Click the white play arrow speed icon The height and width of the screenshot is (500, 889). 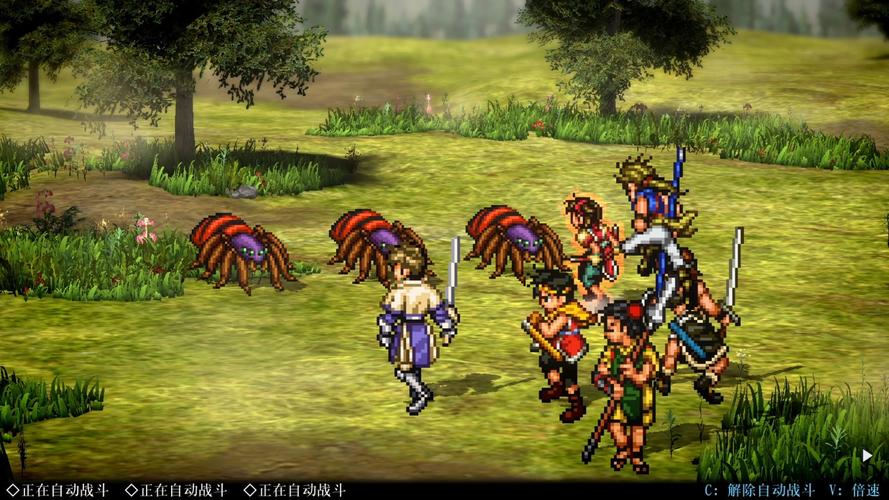(x=867, y=456)
